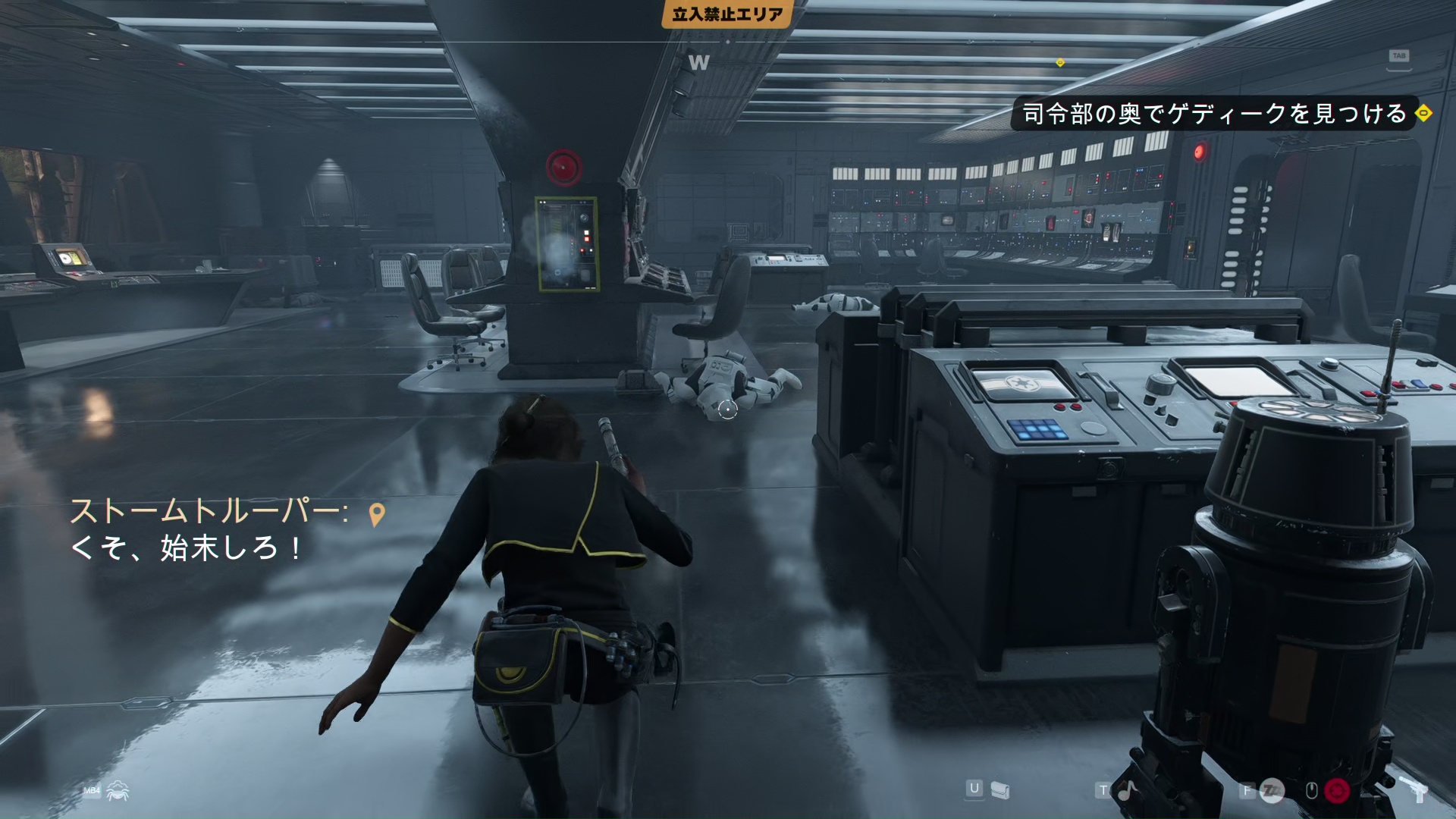
Task: Select the Nix creature companion icon
Action: pyautogui.click(x=118, y=791)
